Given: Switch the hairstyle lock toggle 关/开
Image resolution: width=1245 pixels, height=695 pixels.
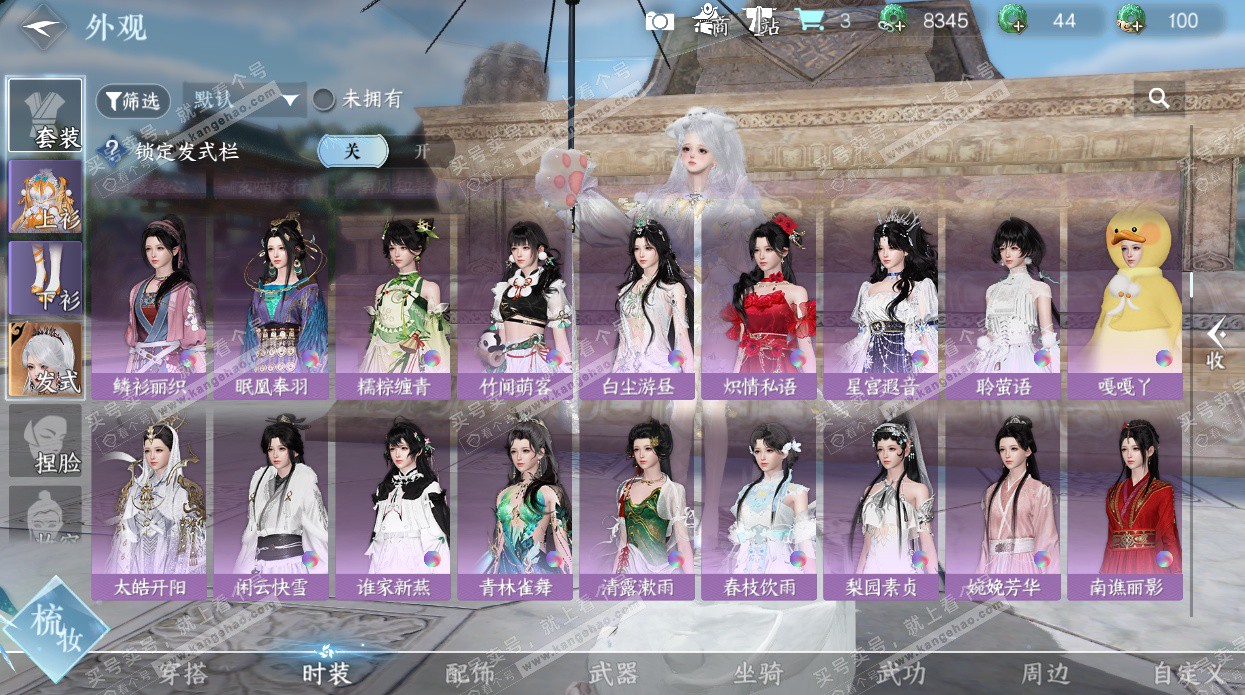Looking at the screenshot, I should coord(385,152).
